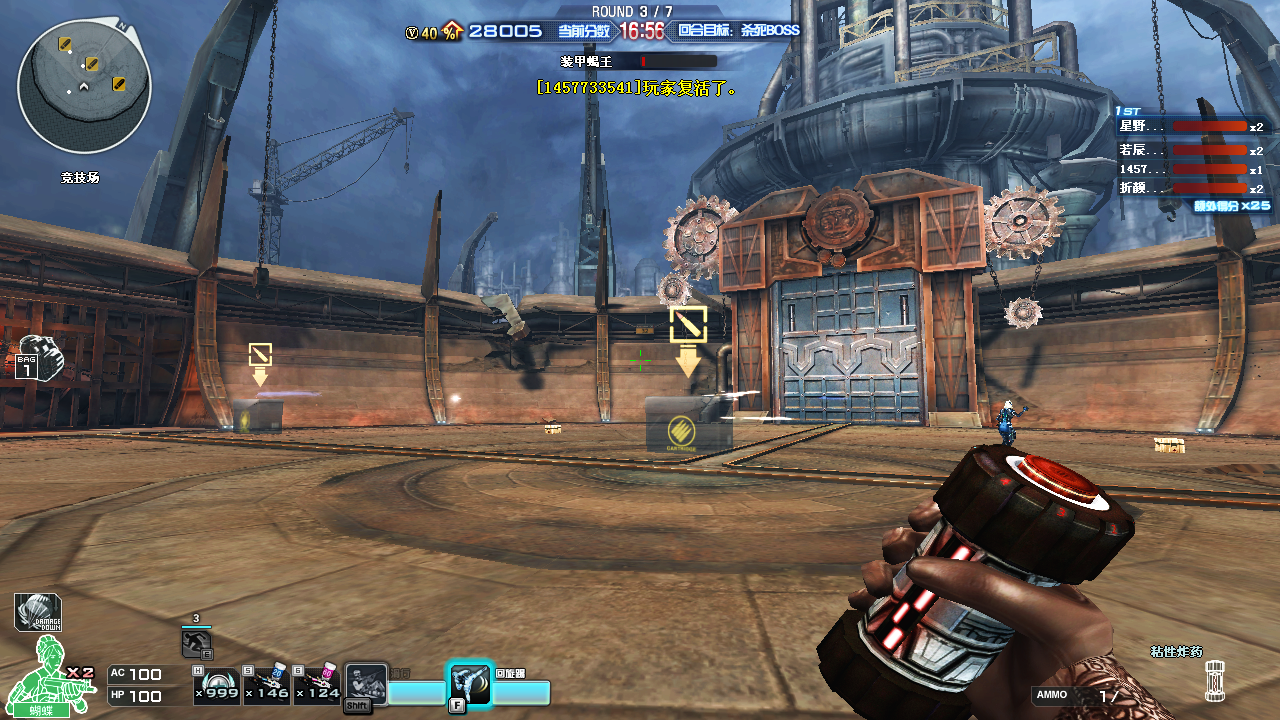1280x720 pixels.
Task: Activate the sprint running-man skill icon
Action: coord(196,642)
